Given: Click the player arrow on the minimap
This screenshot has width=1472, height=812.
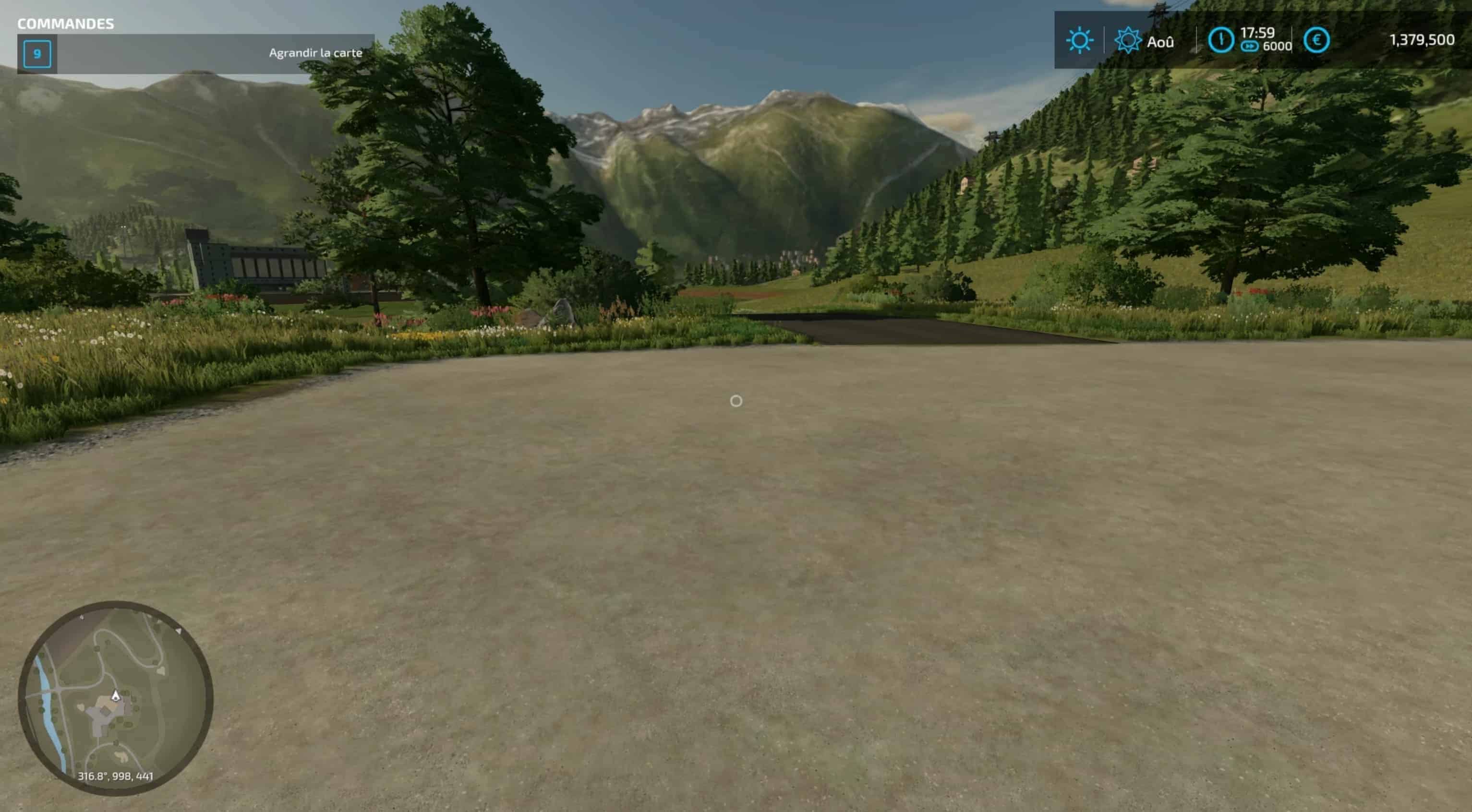Looking at the screenshot, I should click(x=116, y=696).
